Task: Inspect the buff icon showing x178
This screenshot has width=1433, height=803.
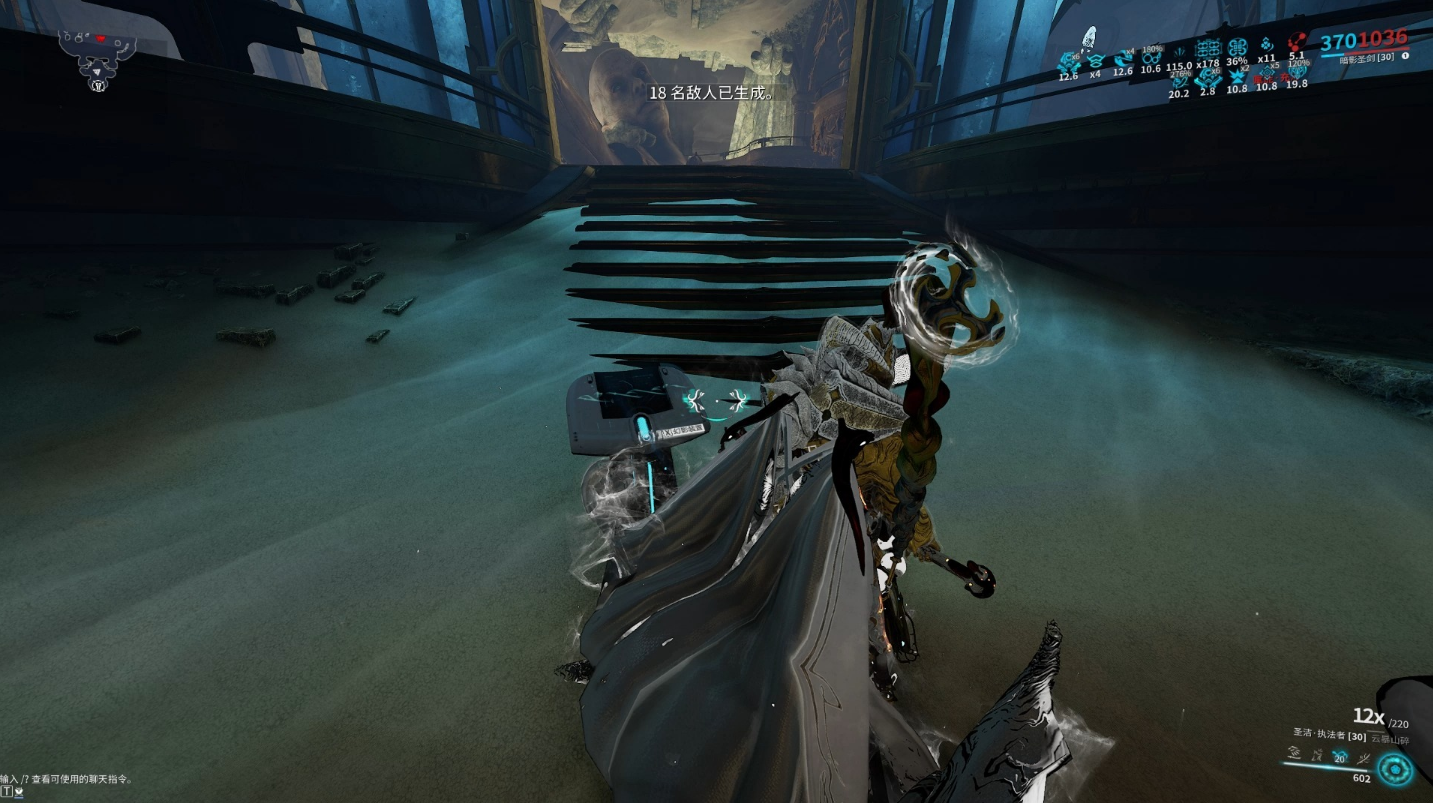Action: (1208, 49)
